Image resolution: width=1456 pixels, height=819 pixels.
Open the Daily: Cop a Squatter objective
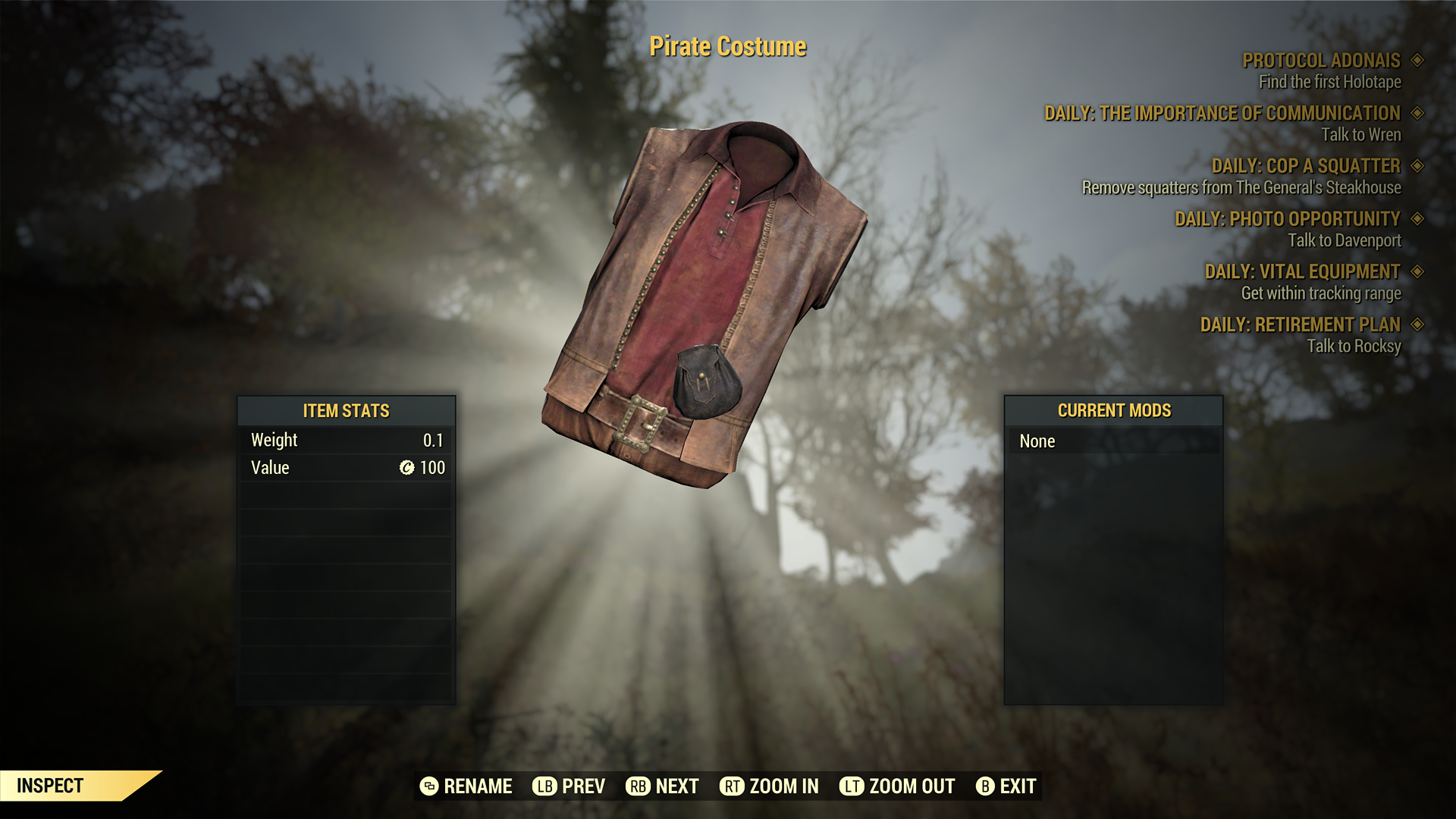[1305, 166]
